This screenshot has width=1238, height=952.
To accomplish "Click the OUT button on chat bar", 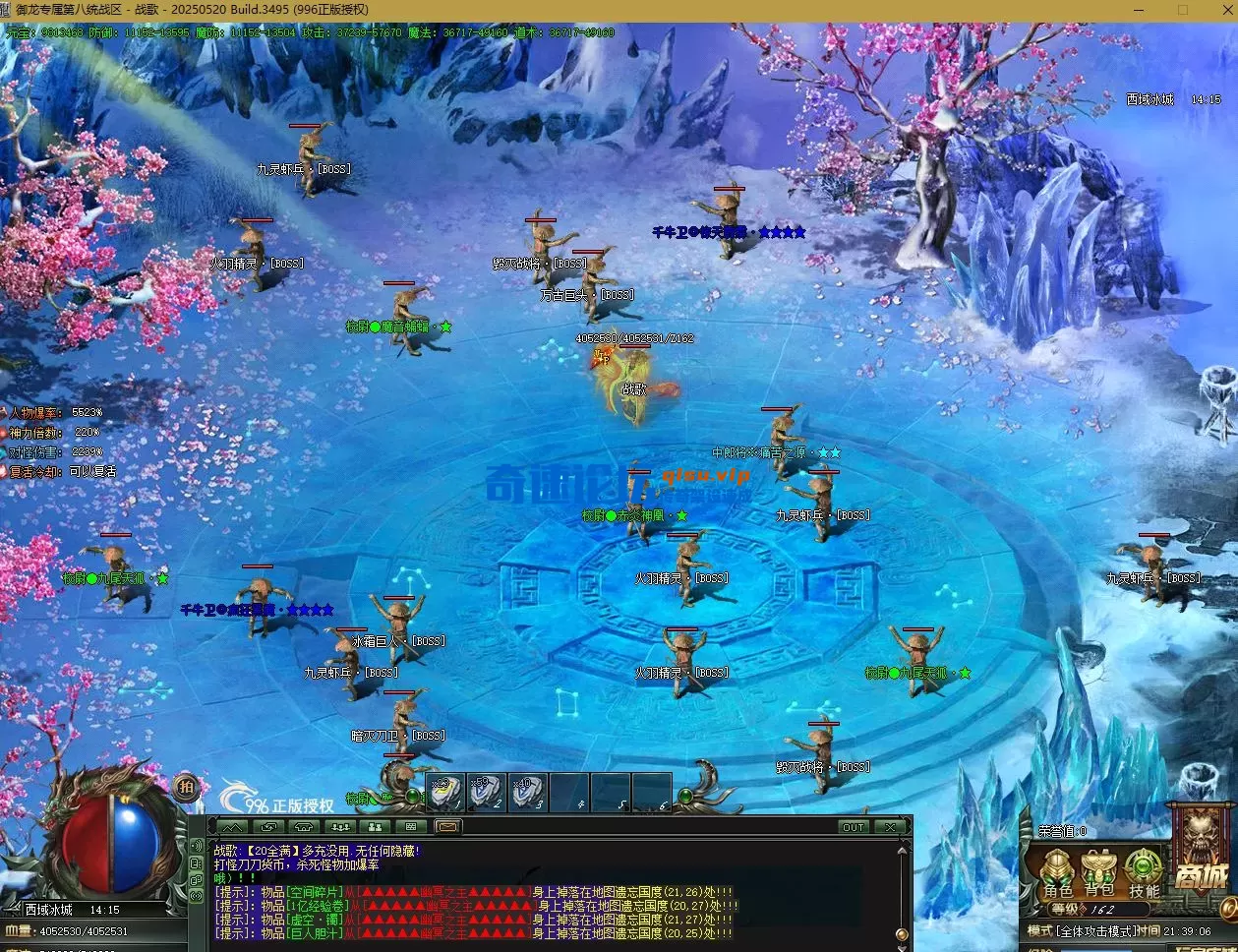I will click(853, 827).
